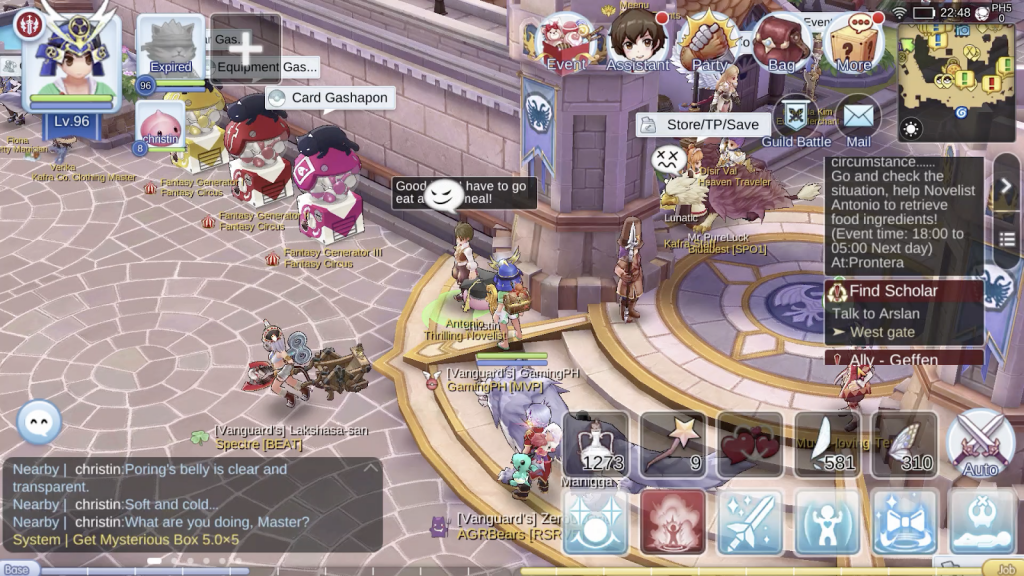Use the star wand item slot

pos(673,444)
